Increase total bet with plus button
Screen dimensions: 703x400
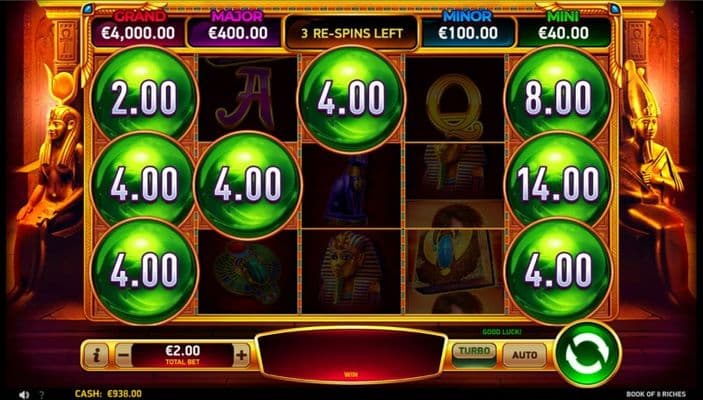pos(241,354)
